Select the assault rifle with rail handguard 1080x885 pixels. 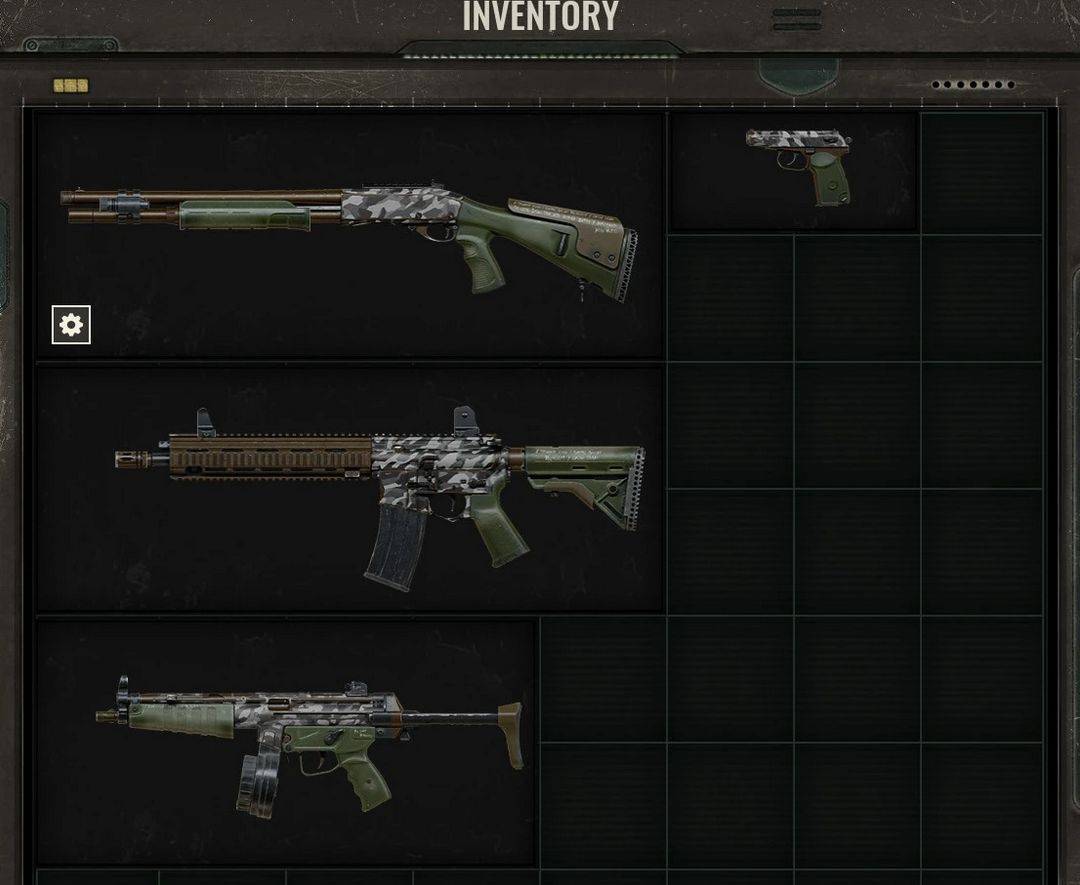(380, 485)
